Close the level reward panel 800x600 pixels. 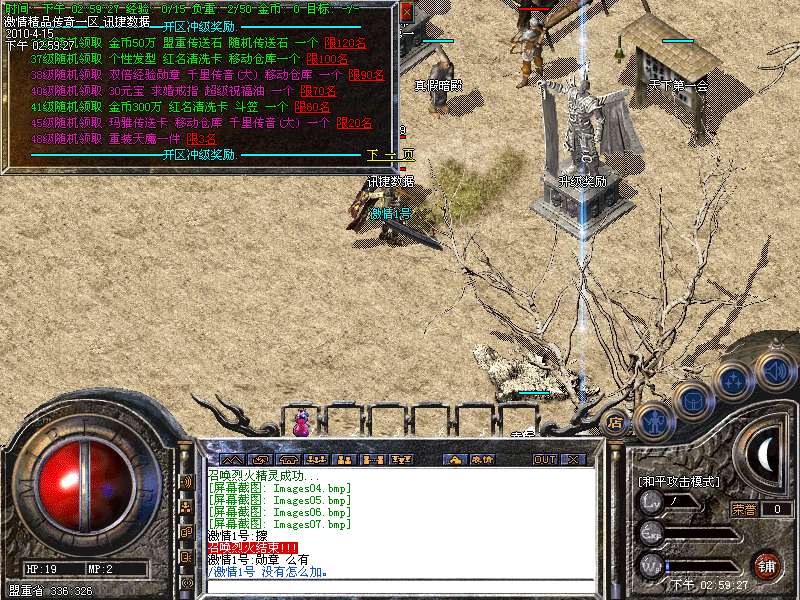tap(406, 13)
